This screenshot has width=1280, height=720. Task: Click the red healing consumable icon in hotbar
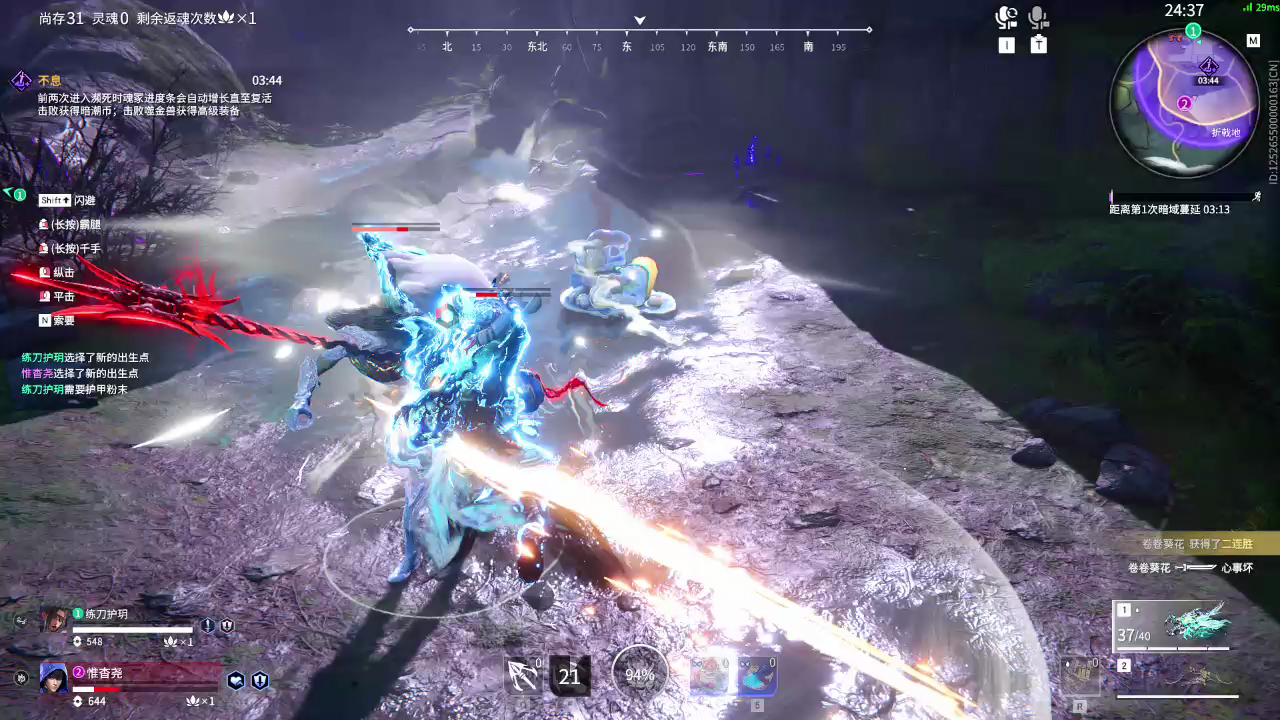(x=710, y=675)
